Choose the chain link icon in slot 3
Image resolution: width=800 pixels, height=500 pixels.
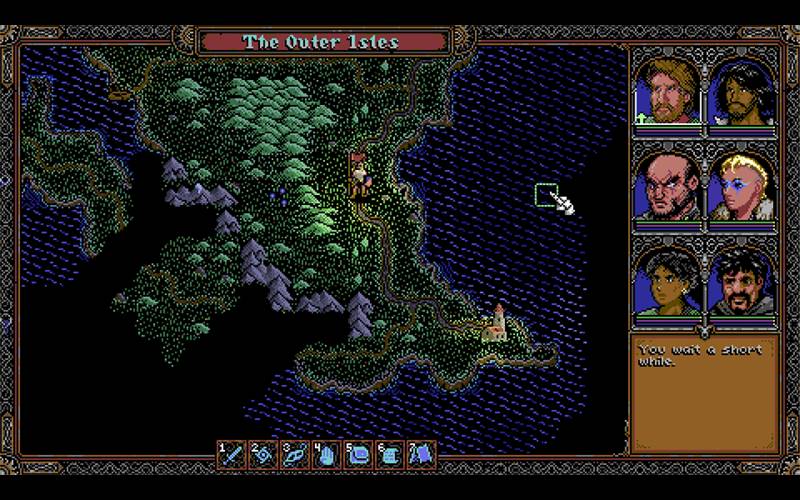coord(294,456)
